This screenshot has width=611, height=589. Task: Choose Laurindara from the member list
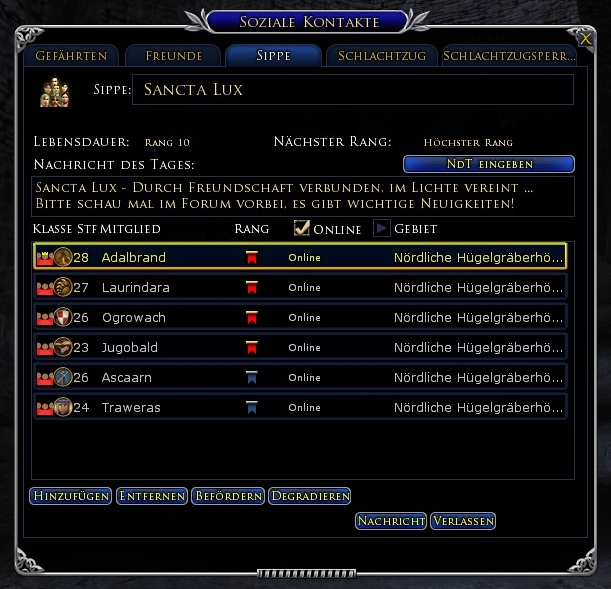[x=136, y=288]
